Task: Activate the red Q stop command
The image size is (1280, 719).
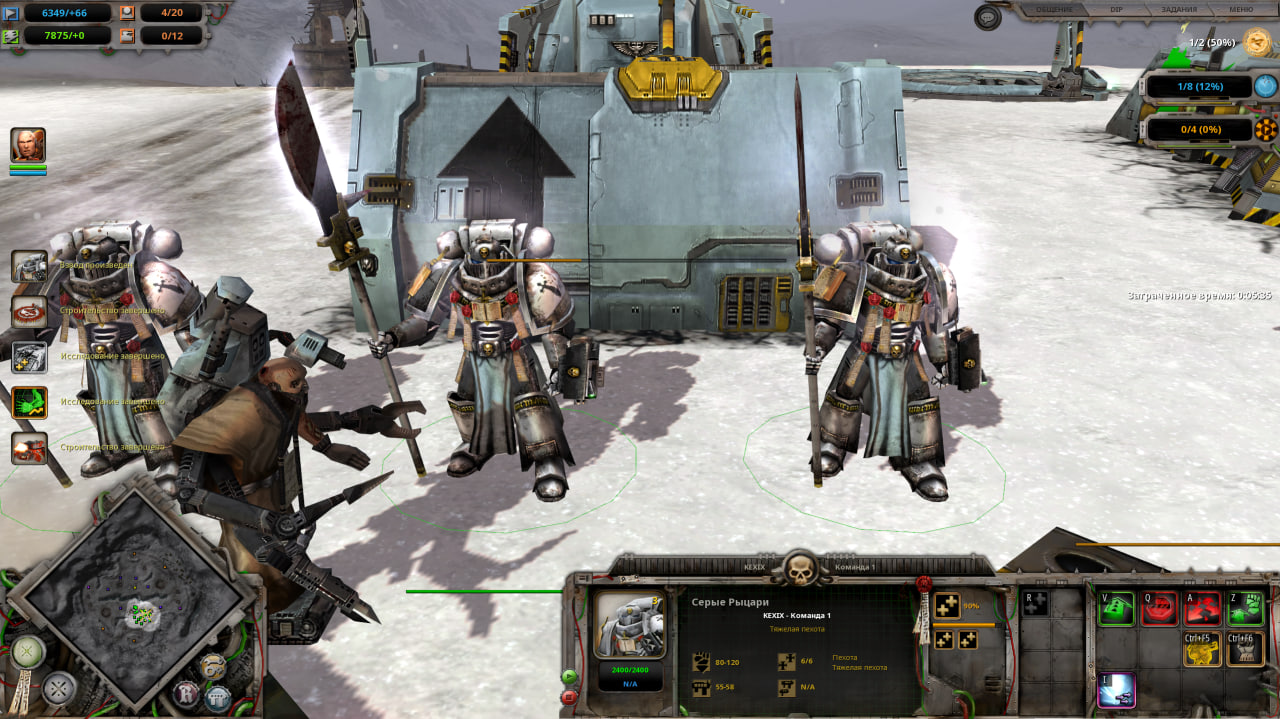Action: pyautogui.click(x=1159, y=608)
